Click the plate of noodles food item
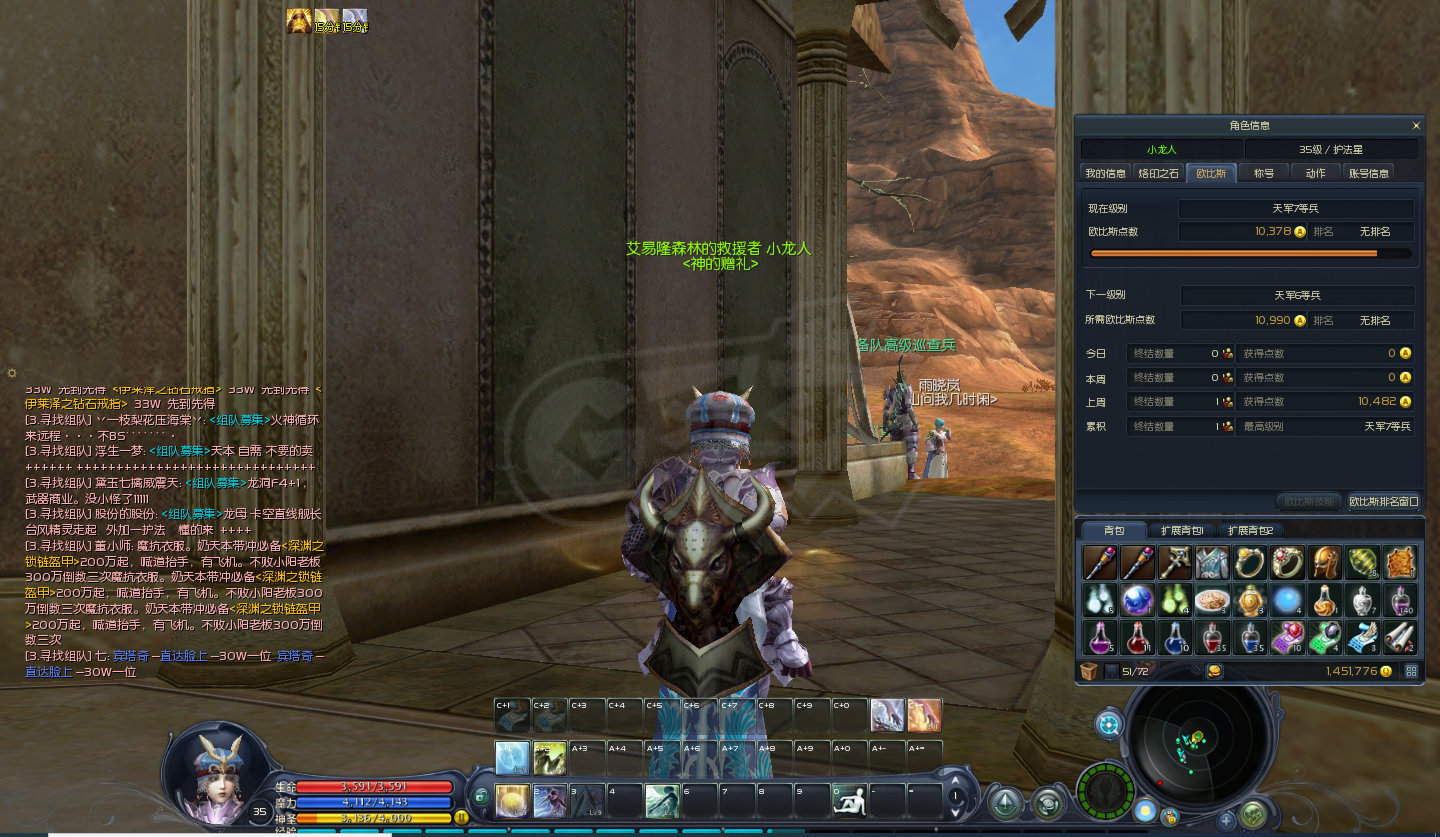Screen dimensions: 1440x837 pos(1212,600)
